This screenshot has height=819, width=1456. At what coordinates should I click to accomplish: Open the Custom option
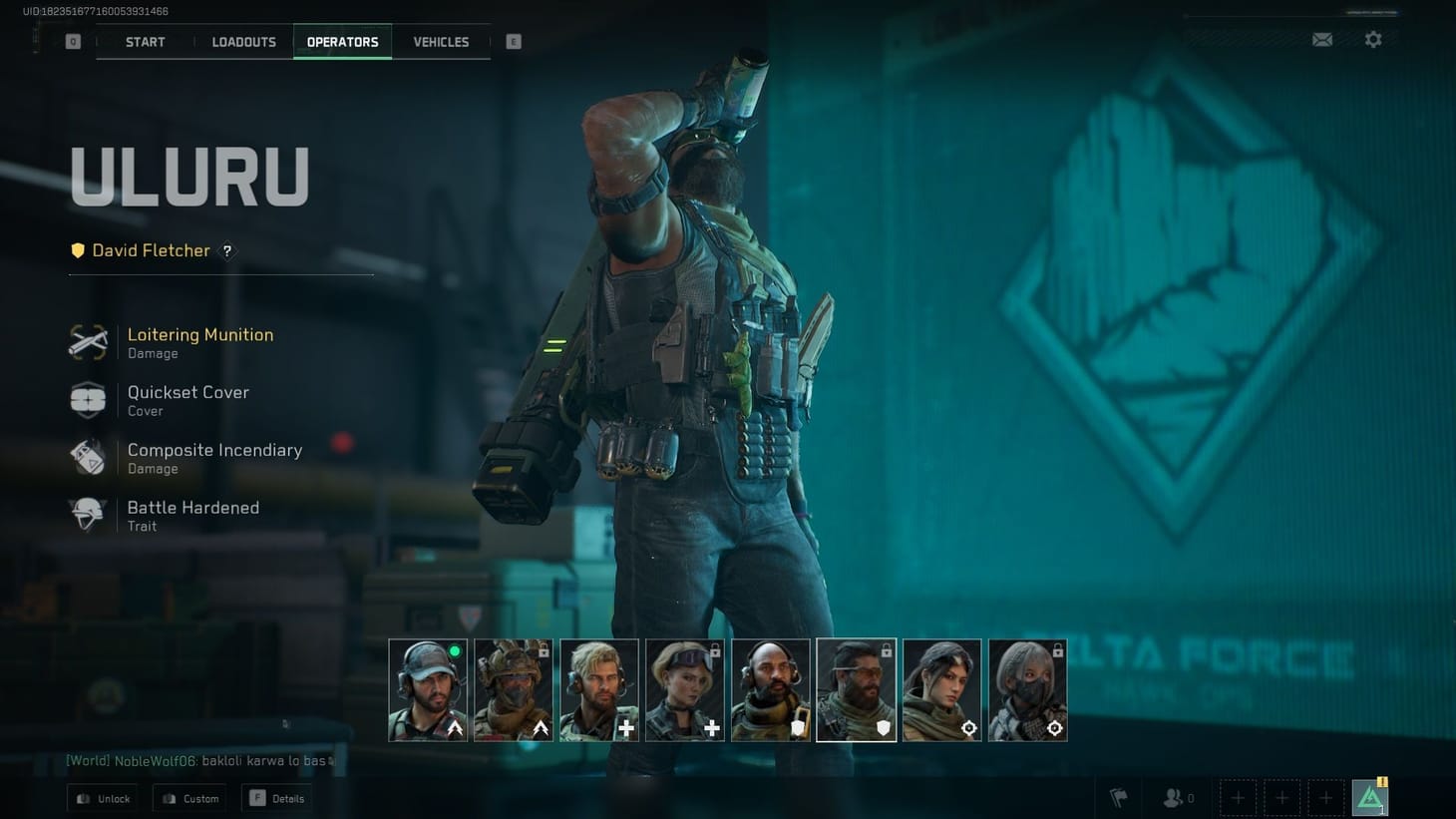click(x=188, y=798)
